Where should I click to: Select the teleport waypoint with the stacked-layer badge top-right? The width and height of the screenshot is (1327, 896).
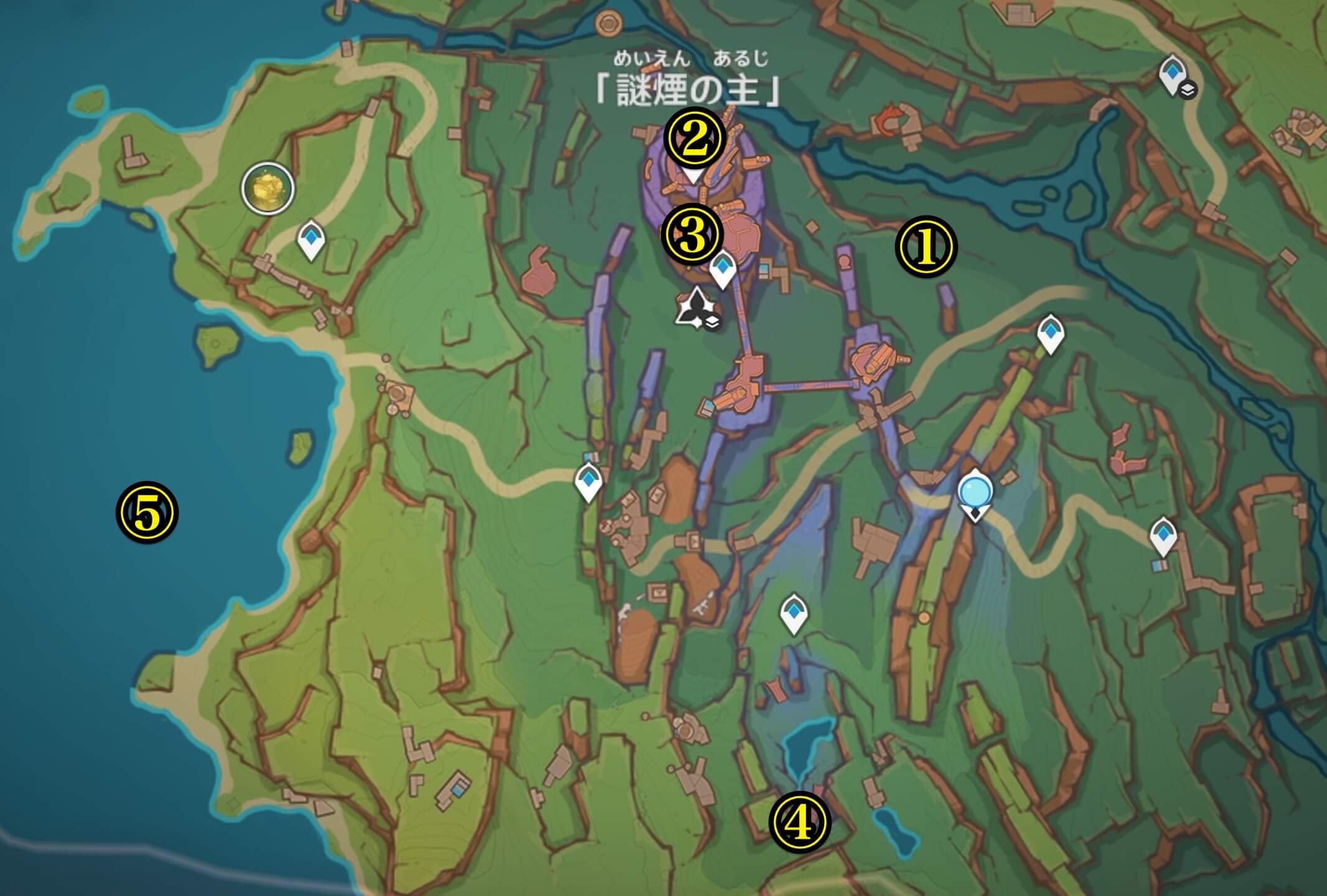[x=1172, y=72]
